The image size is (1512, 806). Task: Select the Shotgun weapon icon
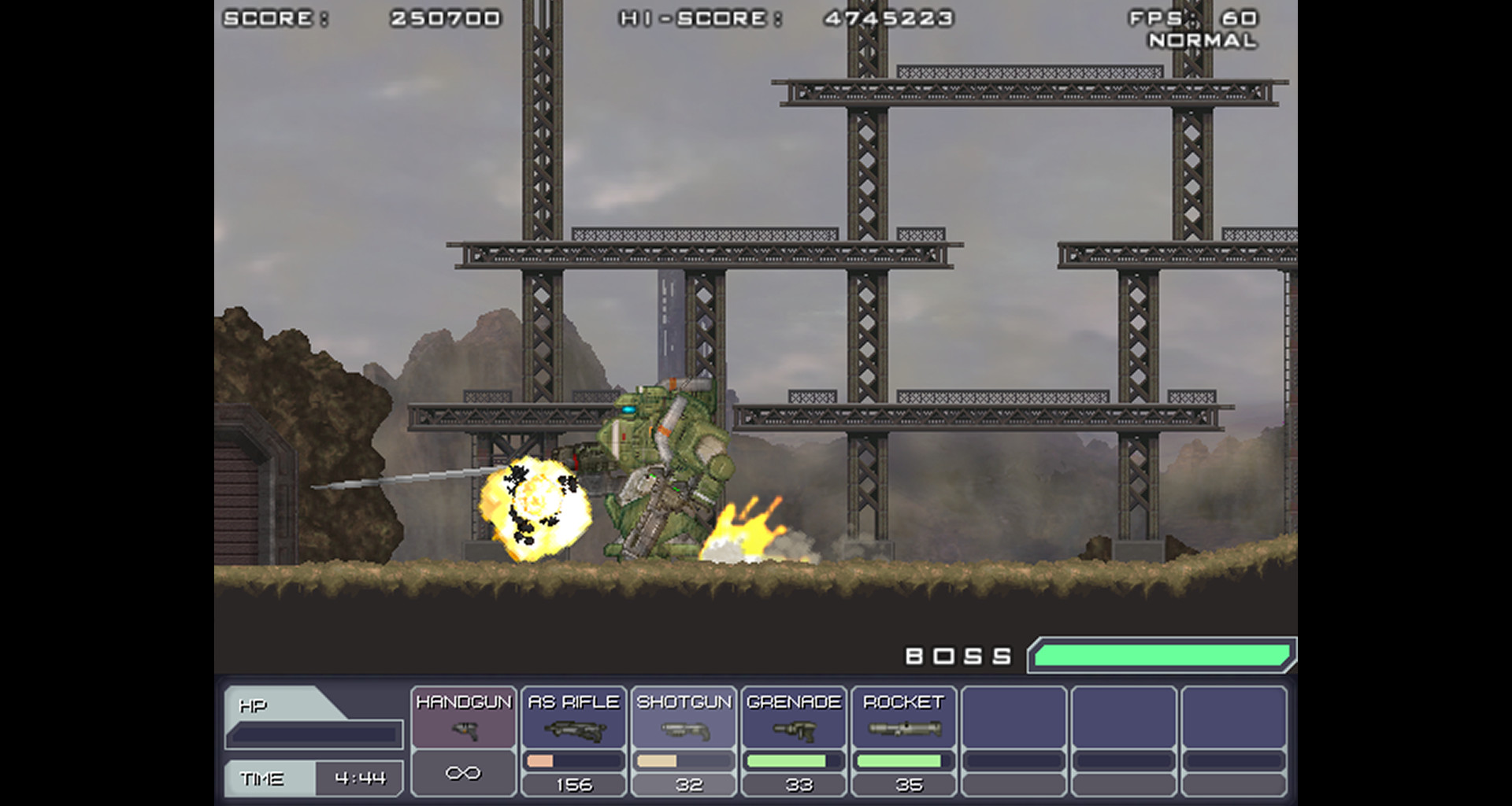[x=684, y=729]
